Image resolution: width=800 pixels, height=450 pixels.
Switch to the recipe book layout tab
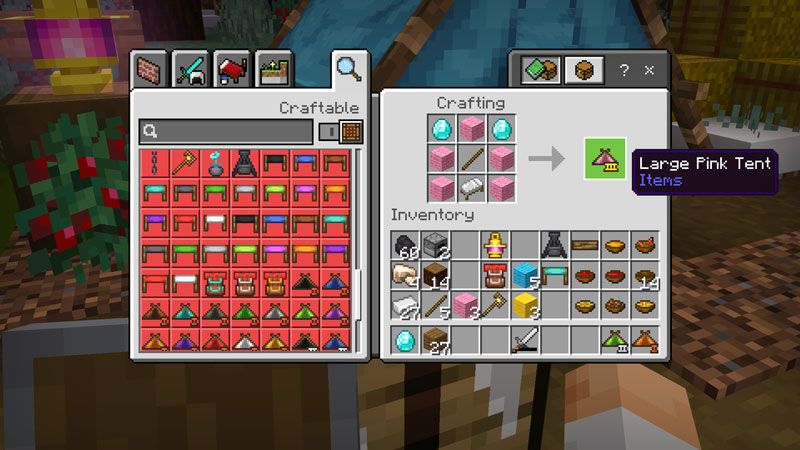540,70
